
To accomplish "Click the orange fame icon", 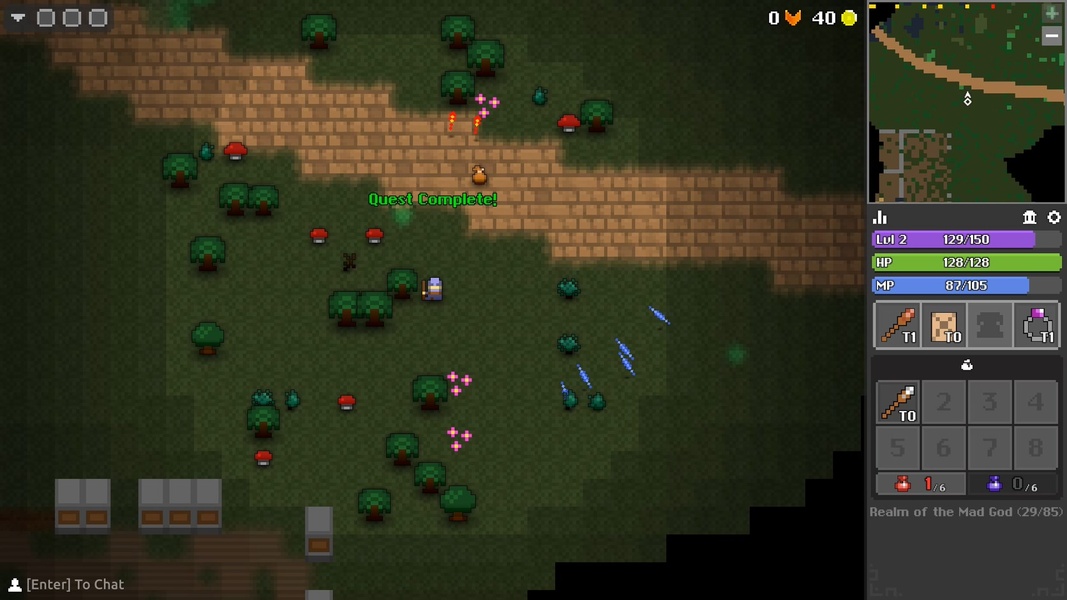I will (793, 18).
